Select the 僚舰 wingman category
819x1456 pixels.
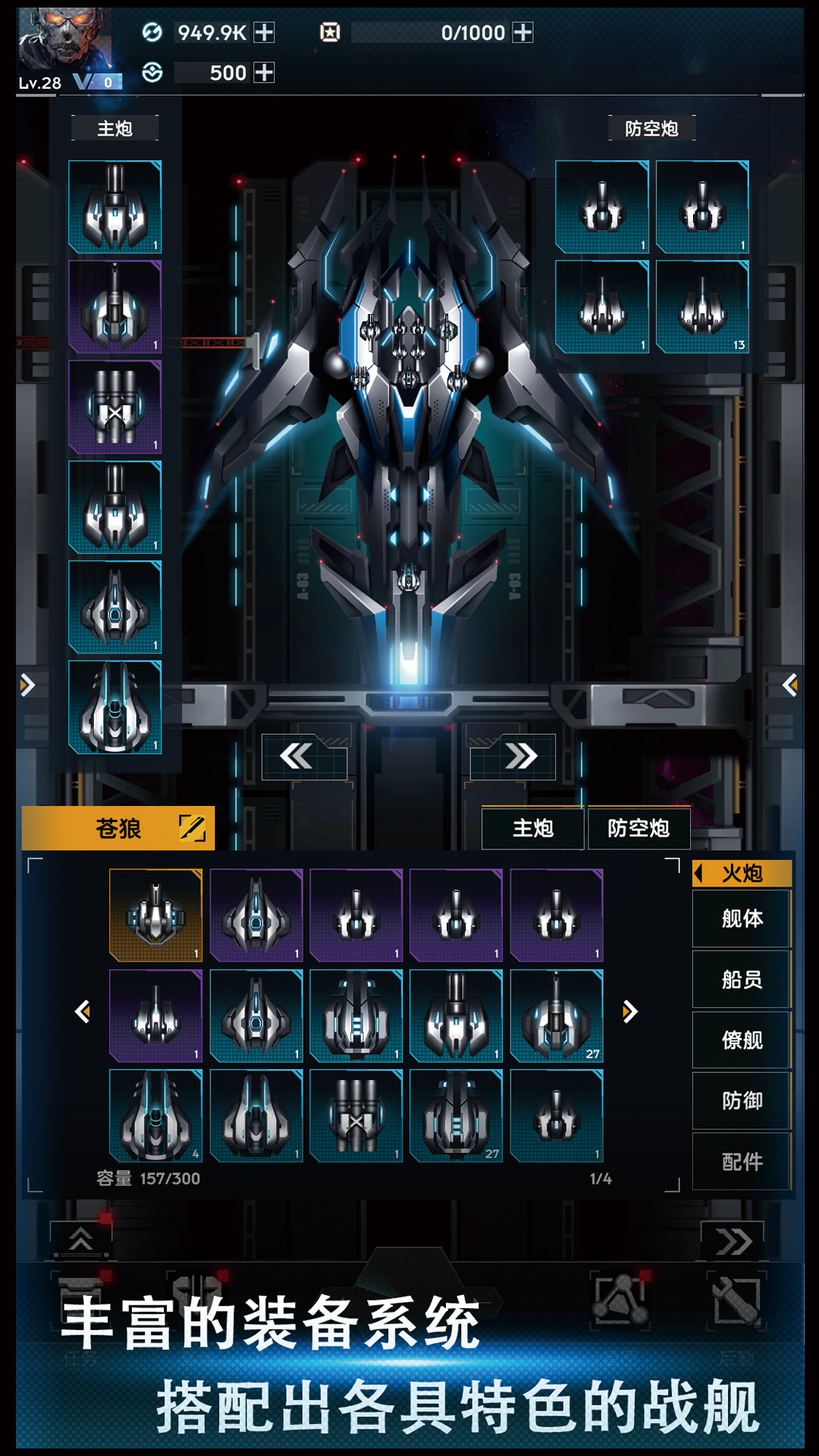[742, 1040]
